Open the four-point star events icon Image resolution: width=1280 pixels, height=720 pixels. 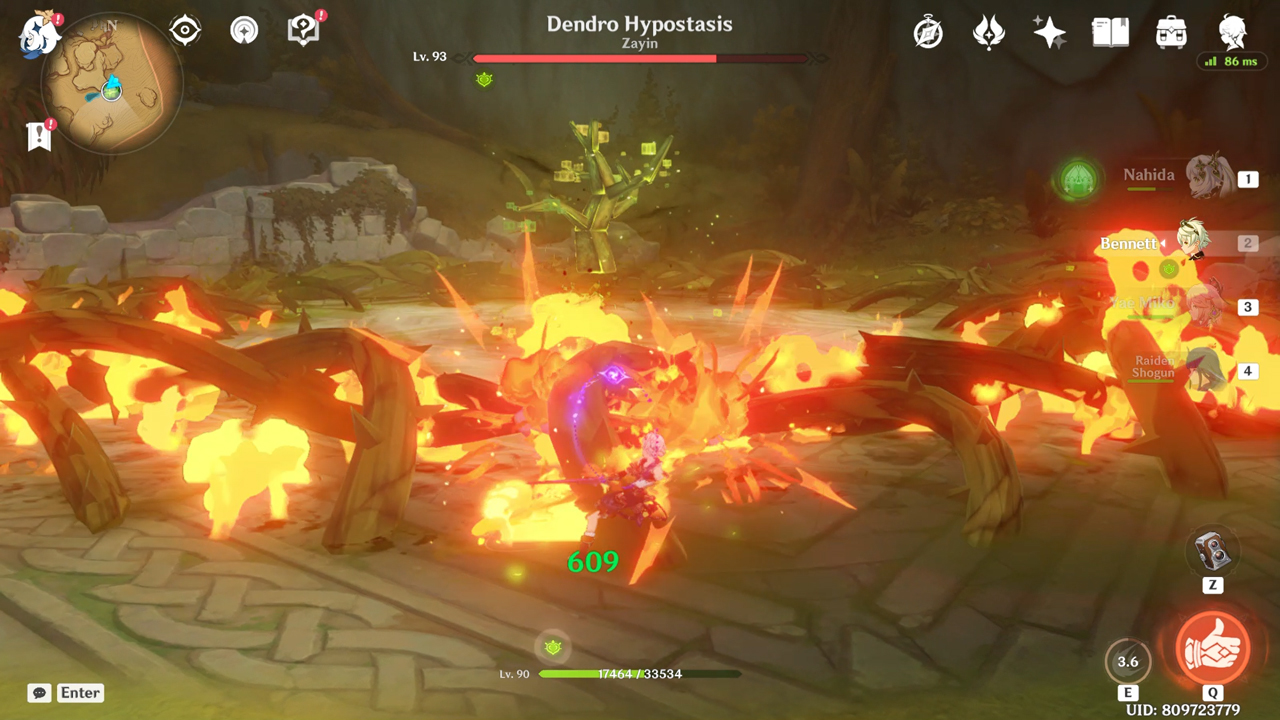(x=1049, y=33)
